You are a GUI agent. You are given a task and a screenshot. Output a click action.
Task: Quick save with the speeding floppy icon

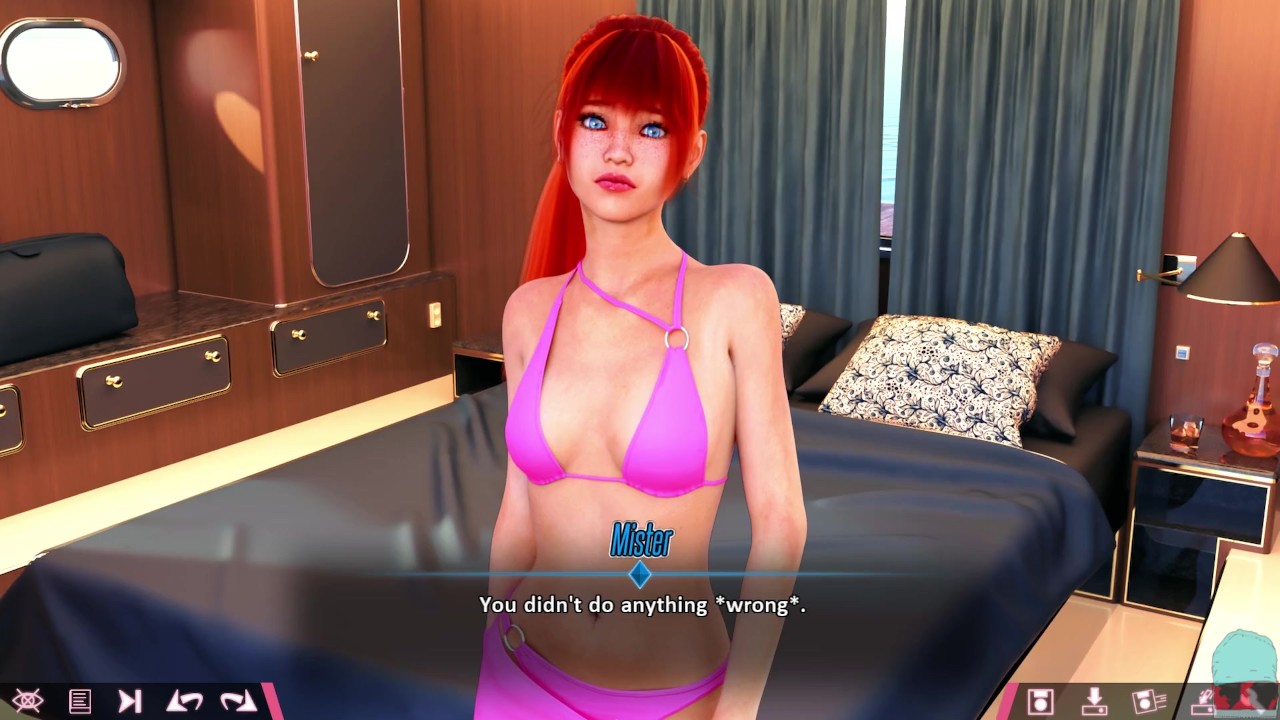1148,701
